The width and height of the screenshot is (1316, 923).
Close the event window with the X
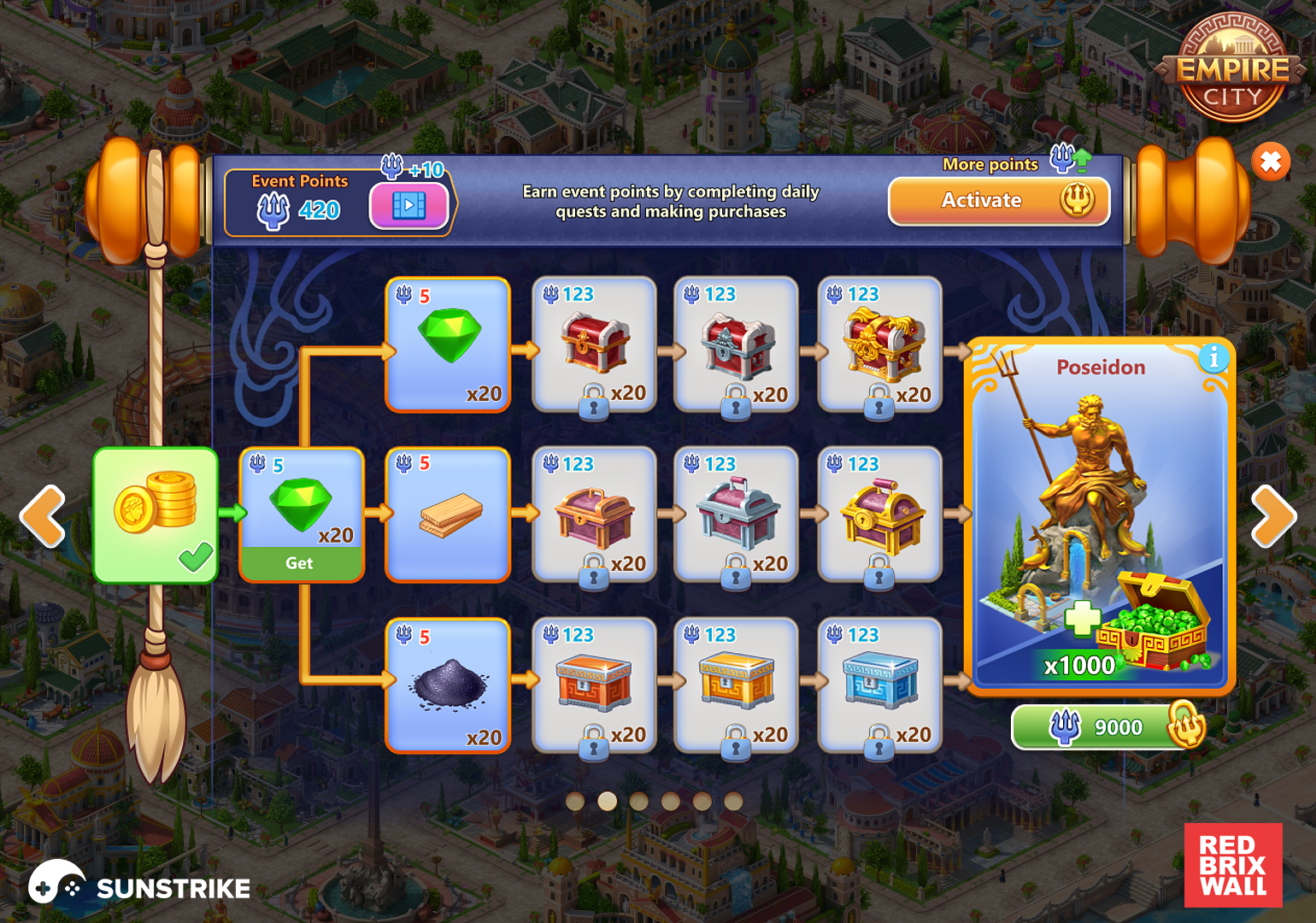[1271, 161]
